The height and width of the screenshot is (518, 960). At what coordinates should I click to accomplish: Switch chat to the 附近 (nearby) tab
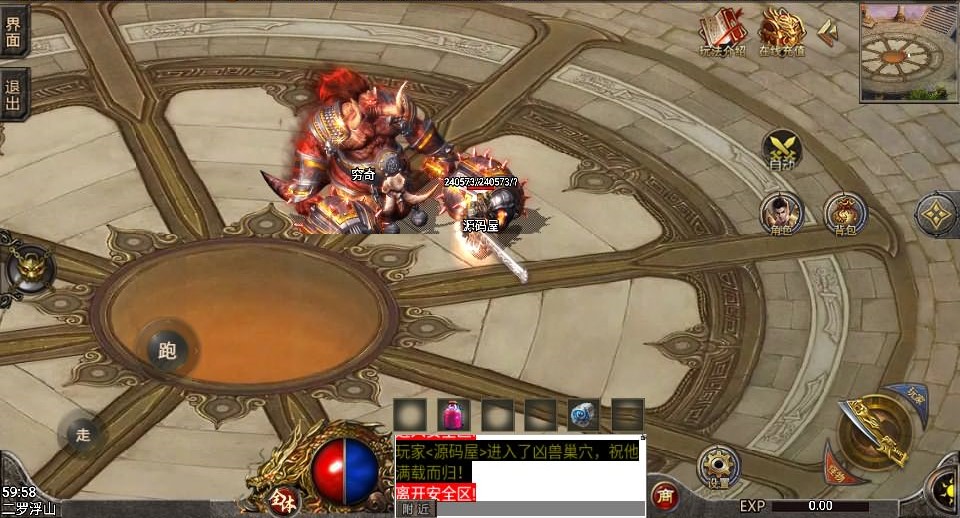tap(416, 509)
